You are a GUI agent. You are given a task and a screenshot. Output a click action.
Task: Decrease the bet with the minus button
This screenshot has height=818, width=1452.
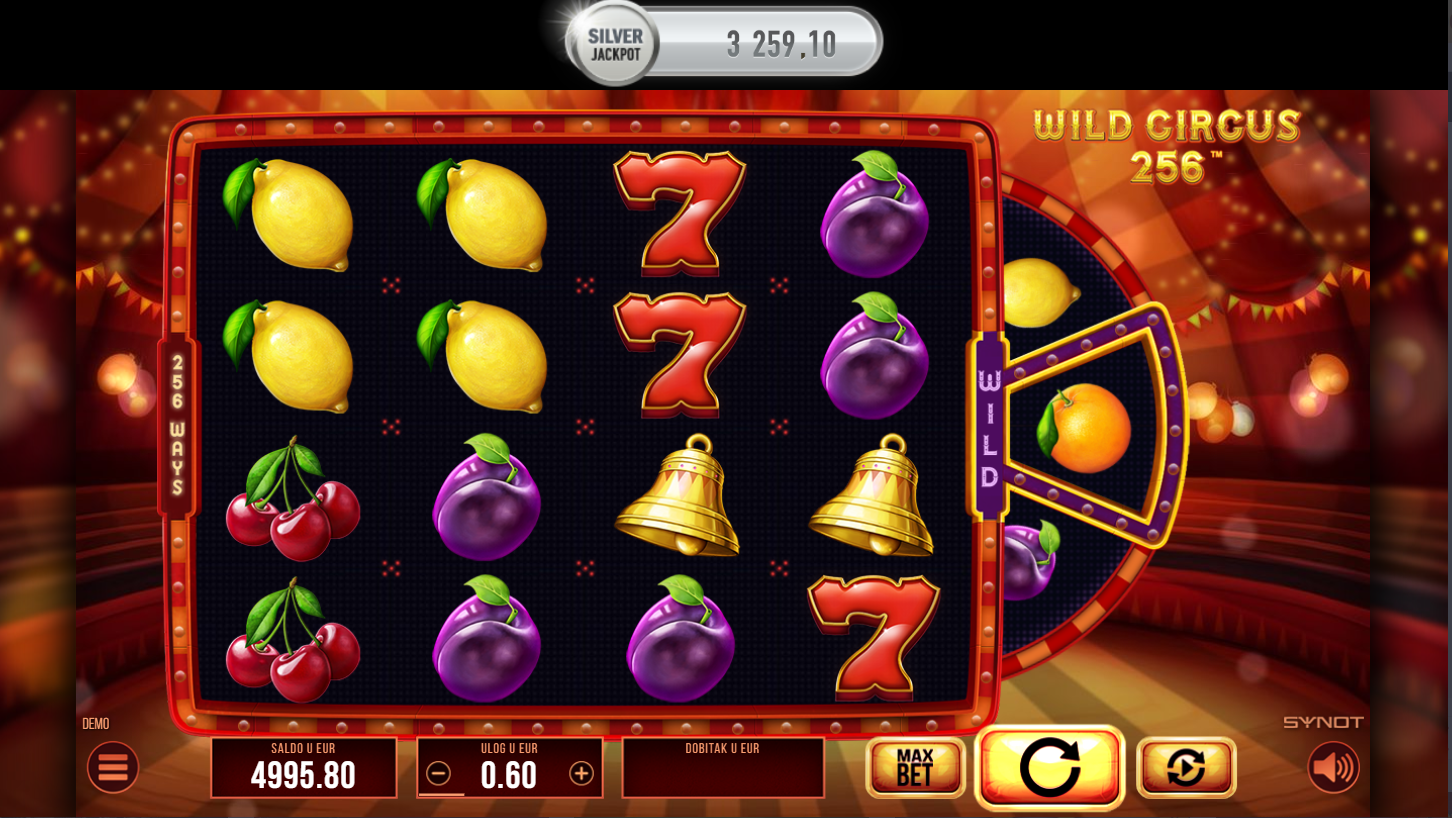pyautogui.click(x=438, y=773)
